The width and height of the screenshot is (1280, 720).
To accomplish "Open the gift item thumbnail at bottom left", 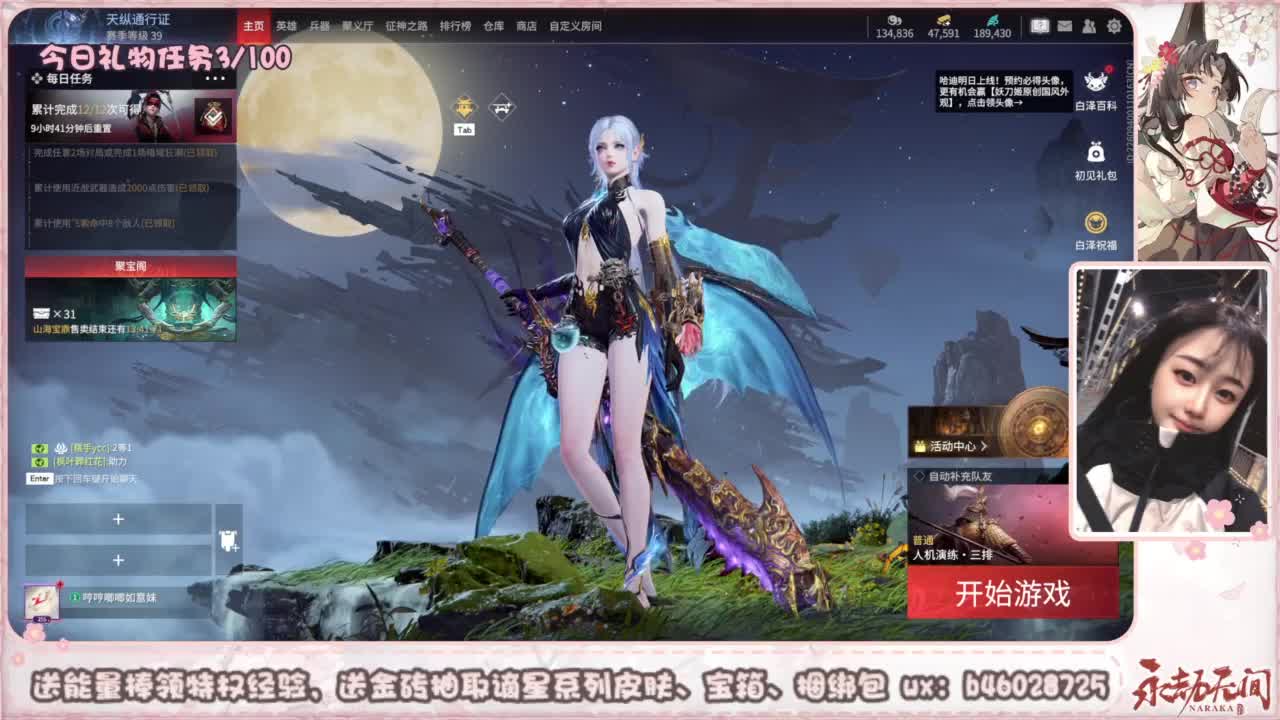I will click(42, 601).
